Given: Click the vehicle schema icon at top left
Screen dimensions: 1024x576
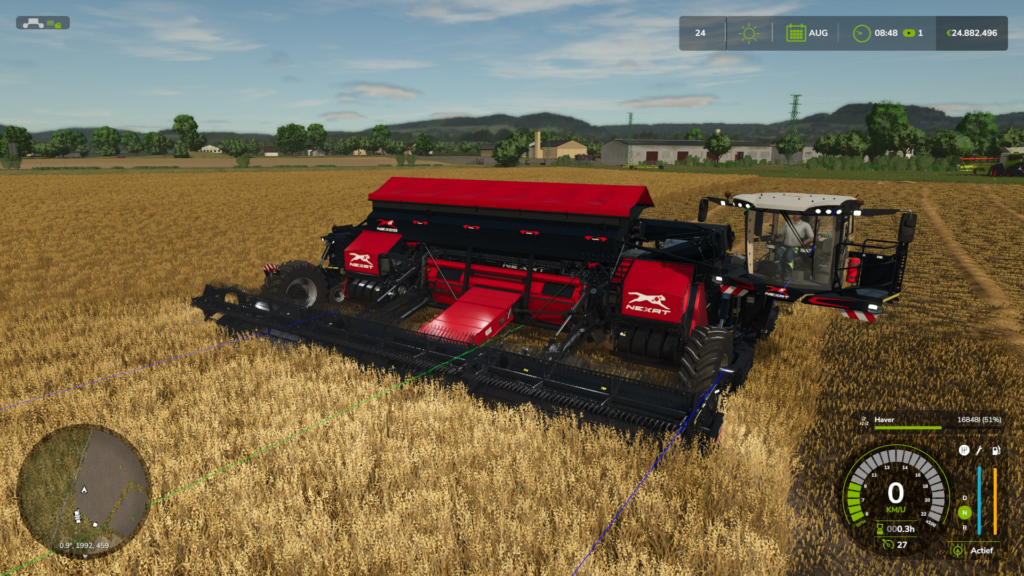Looking at the screenshot, I should point(42,22).
